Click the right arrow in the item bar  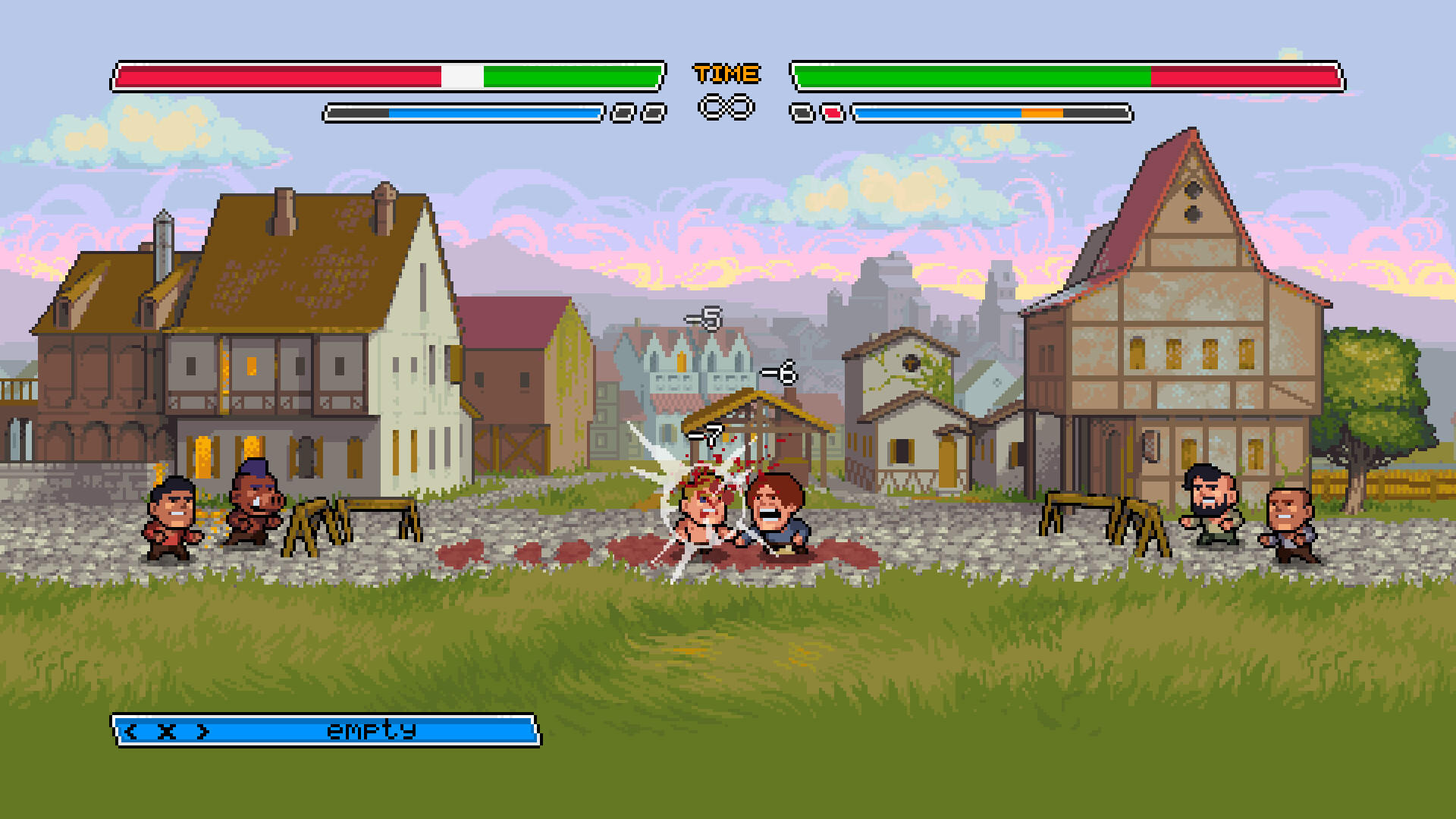pyautogui.click(x=203, y=730)
